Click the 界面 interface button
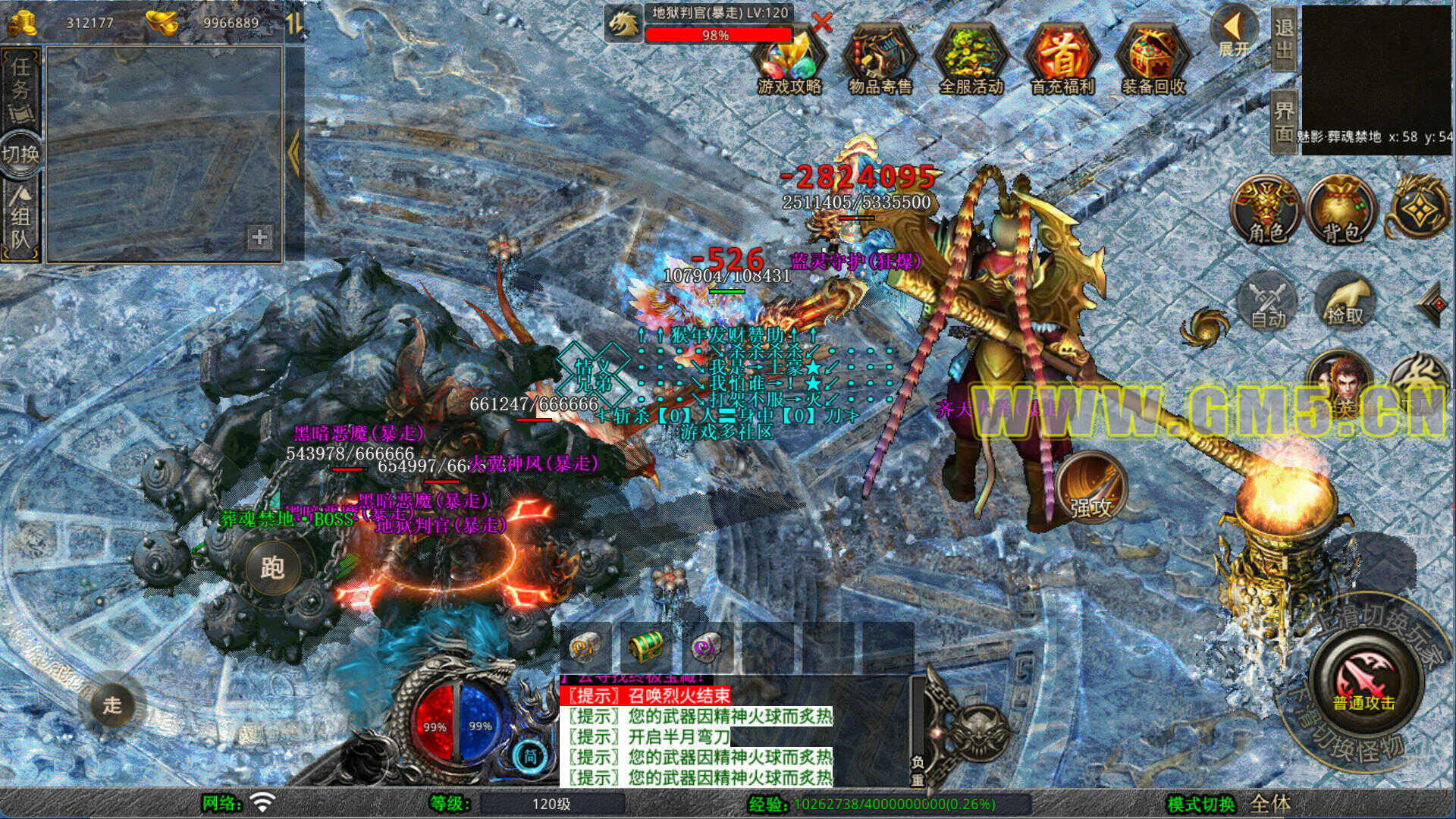Screen dimensions: 1456x819 click(1283, 121)
